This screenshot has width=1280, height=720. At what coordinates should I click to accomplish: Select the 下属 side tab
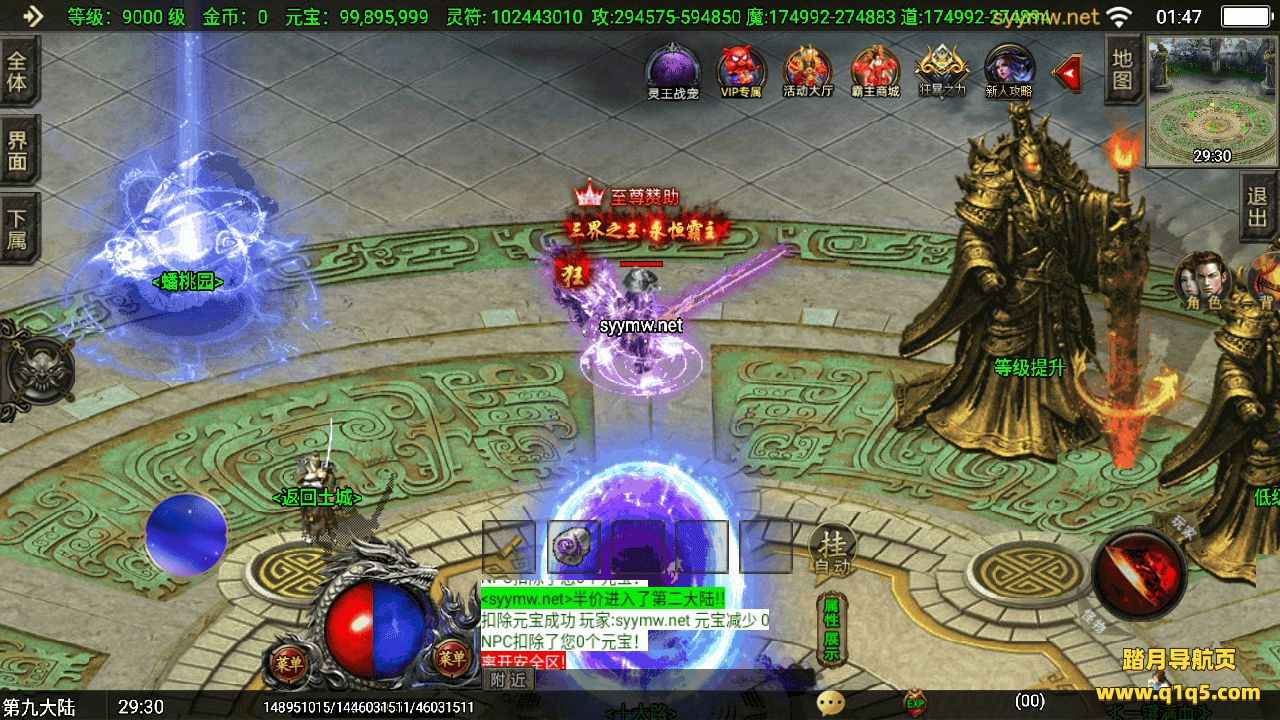pos(18,228)
